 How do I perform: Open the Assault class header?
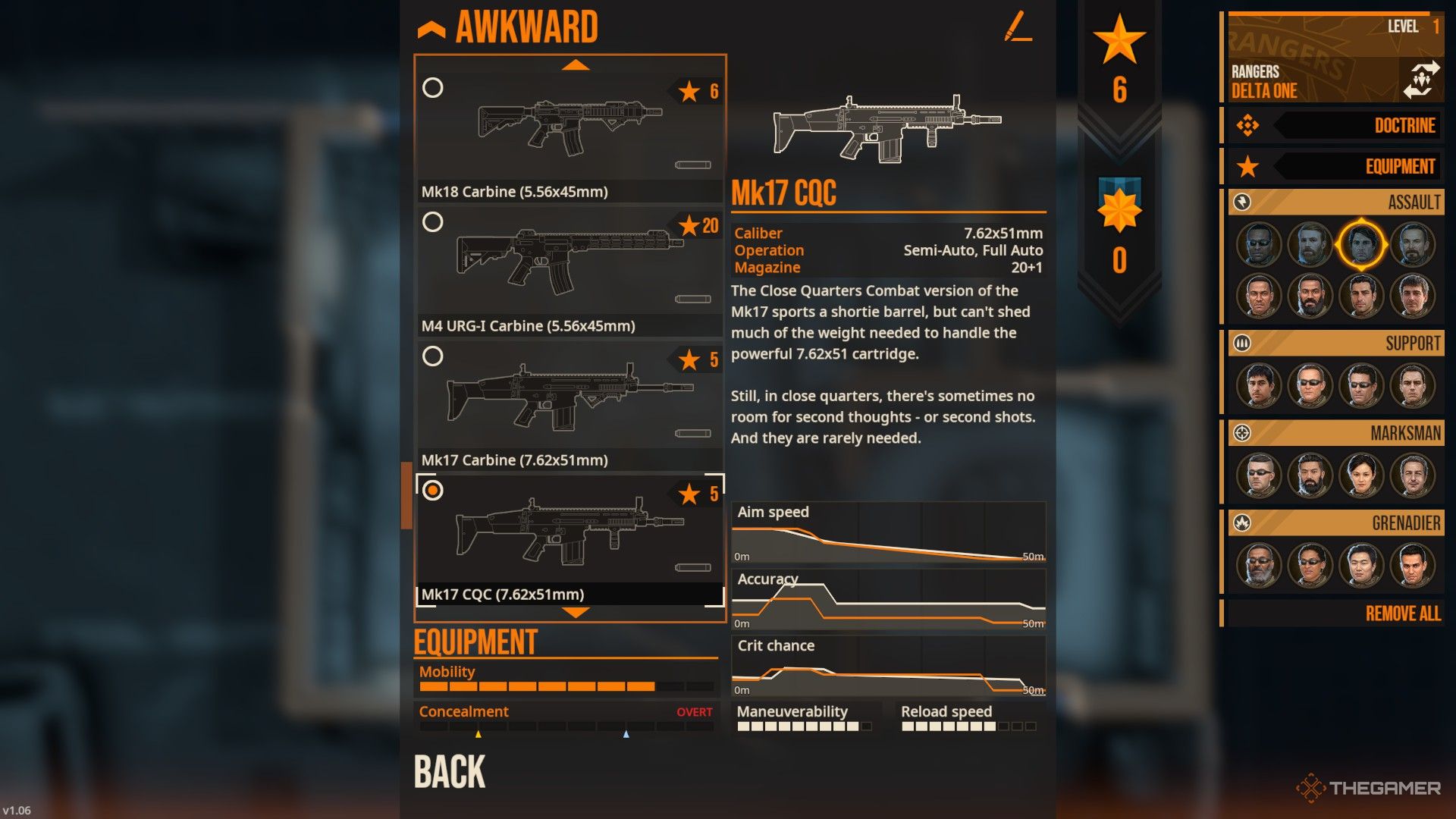(1336, 202)
